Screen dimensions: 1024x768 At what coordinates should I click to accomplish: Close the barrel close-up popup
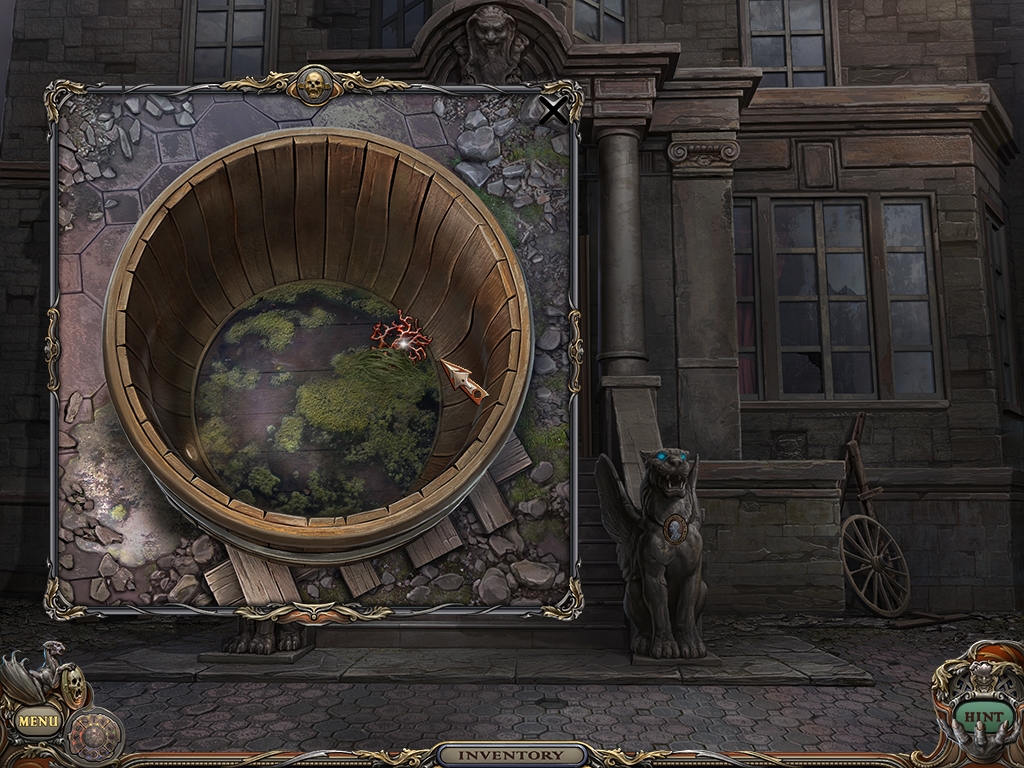553,111
